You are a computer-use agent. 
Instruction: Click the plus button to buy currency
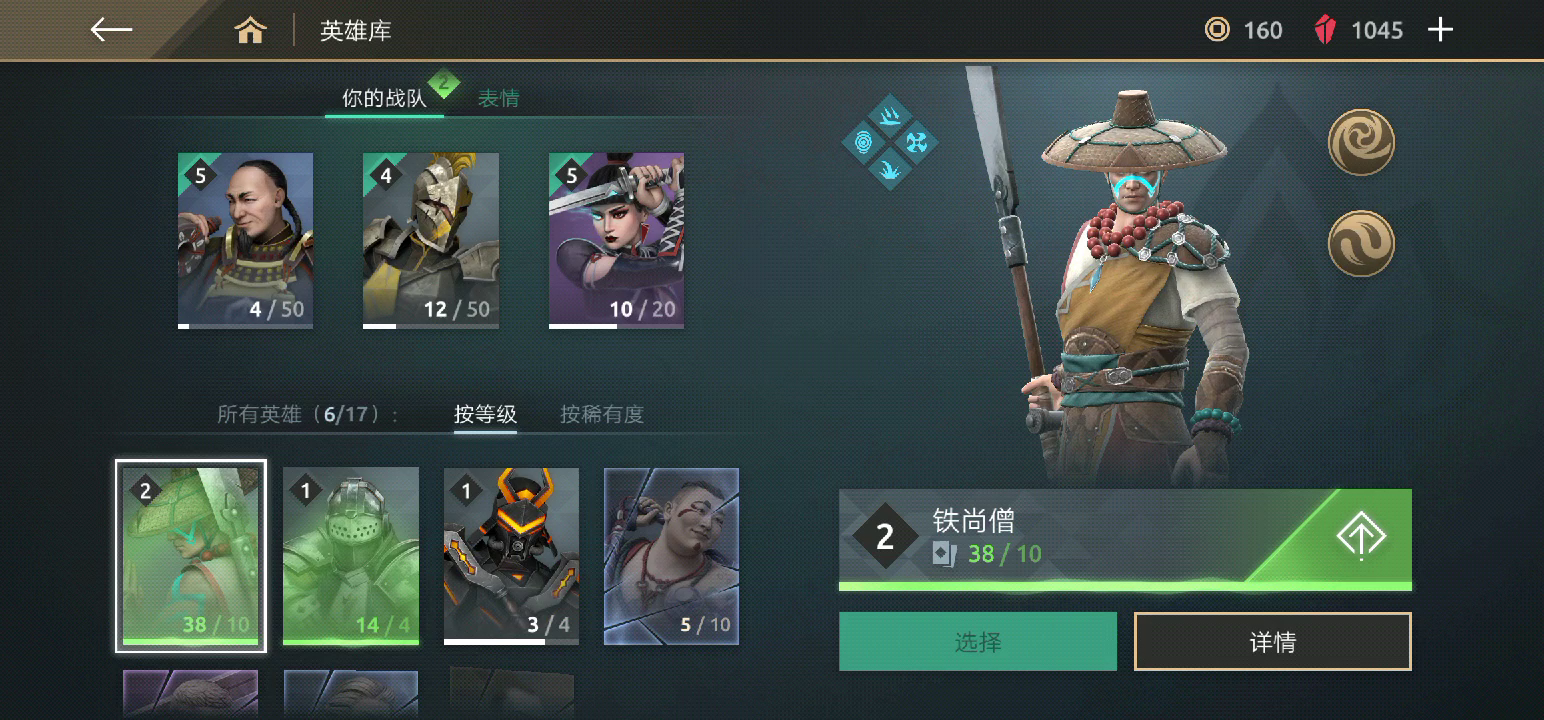(x=1440, y=29)
